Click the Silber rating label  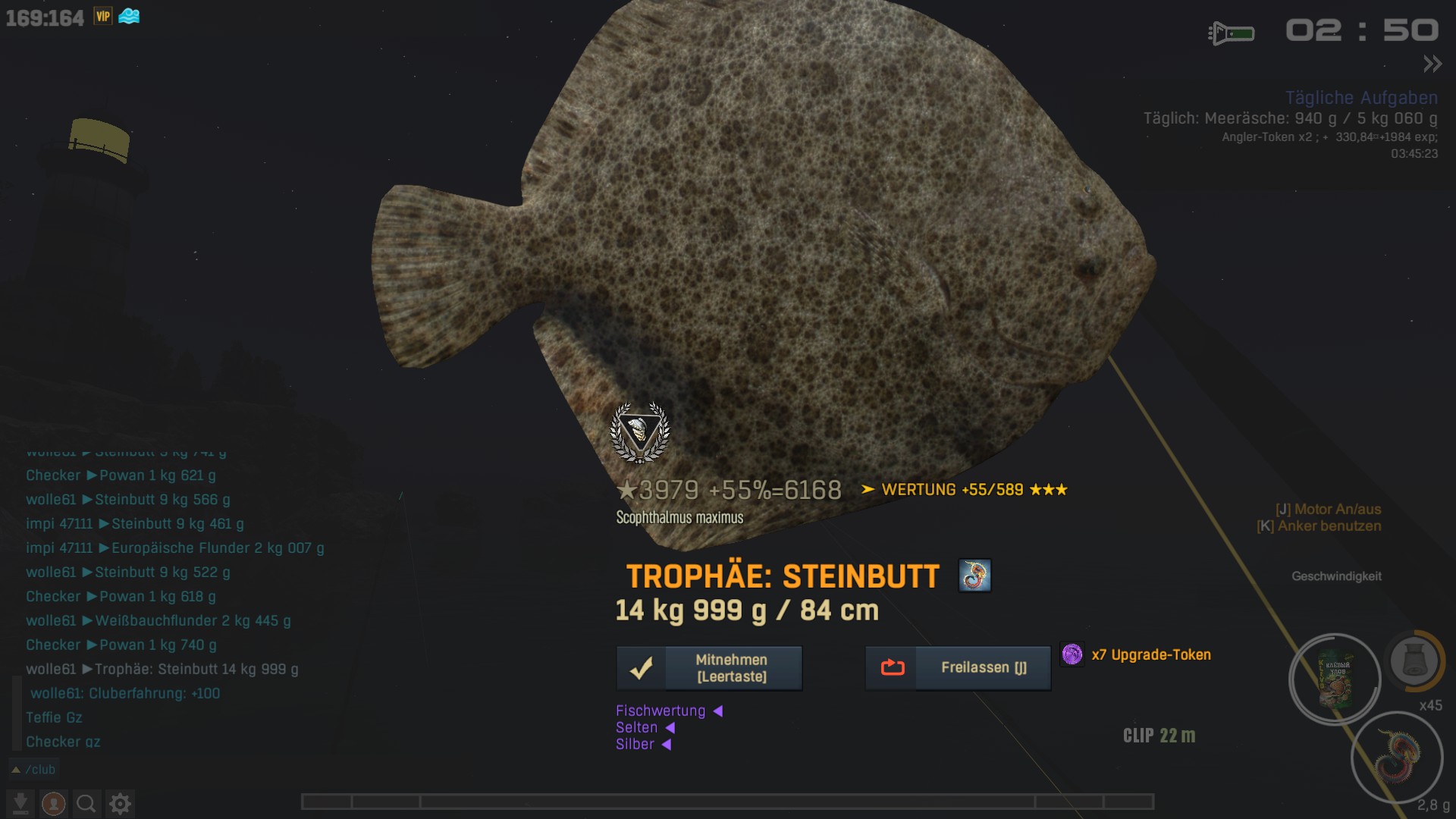pos(635,744)
